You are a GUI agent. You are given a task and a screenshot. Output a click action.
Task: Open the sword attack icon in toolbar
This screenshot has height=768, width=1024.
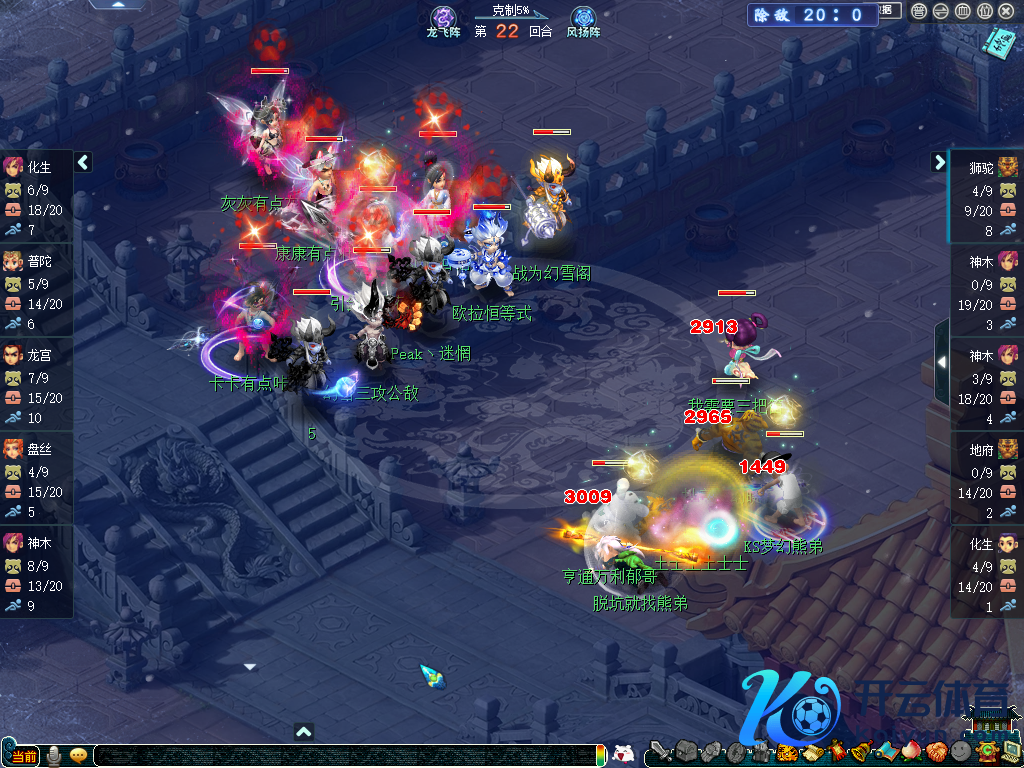pos(659,753)
